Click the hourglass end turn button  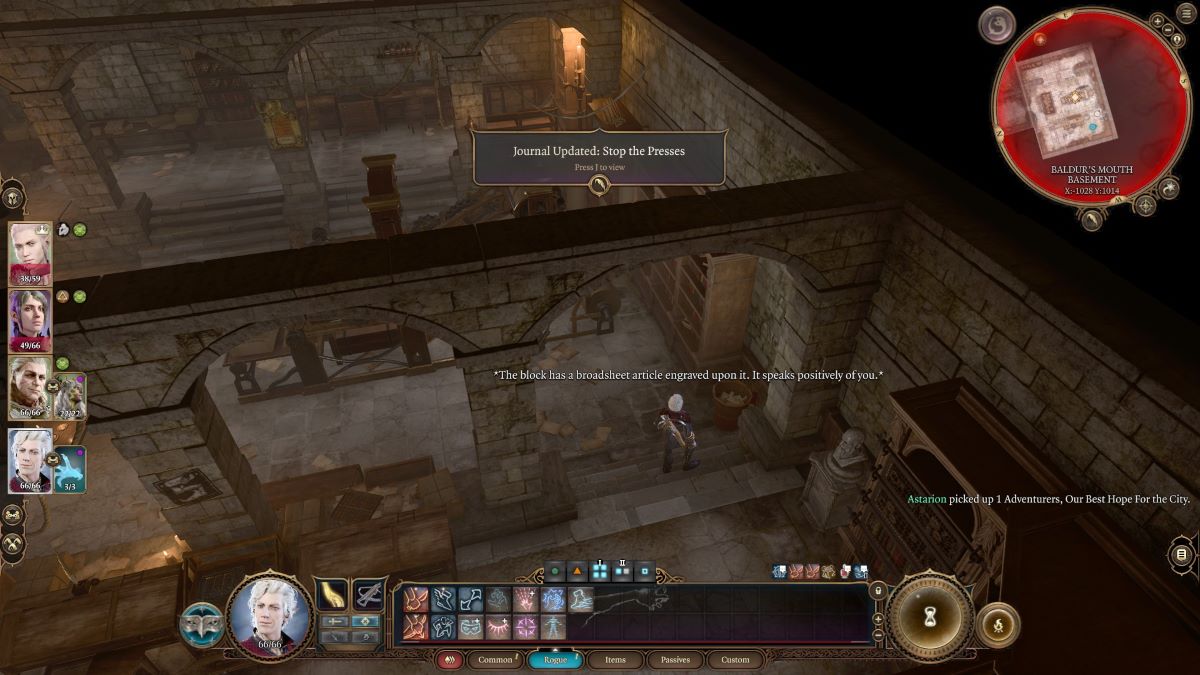[x=929, y=617]
